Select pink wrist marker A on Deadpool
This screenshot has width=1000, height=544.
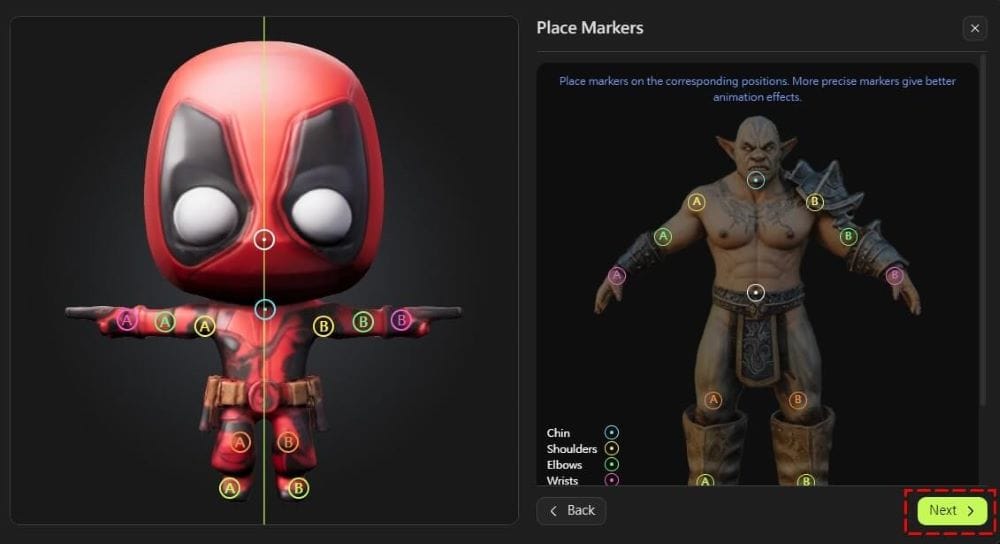point(126,320)
